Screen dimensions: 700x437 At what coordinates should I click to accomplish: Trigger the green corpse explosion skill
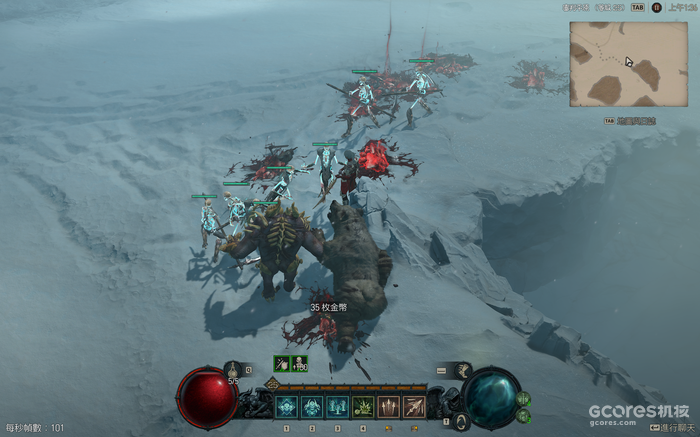pyautogui.click(x=362, y=407)
